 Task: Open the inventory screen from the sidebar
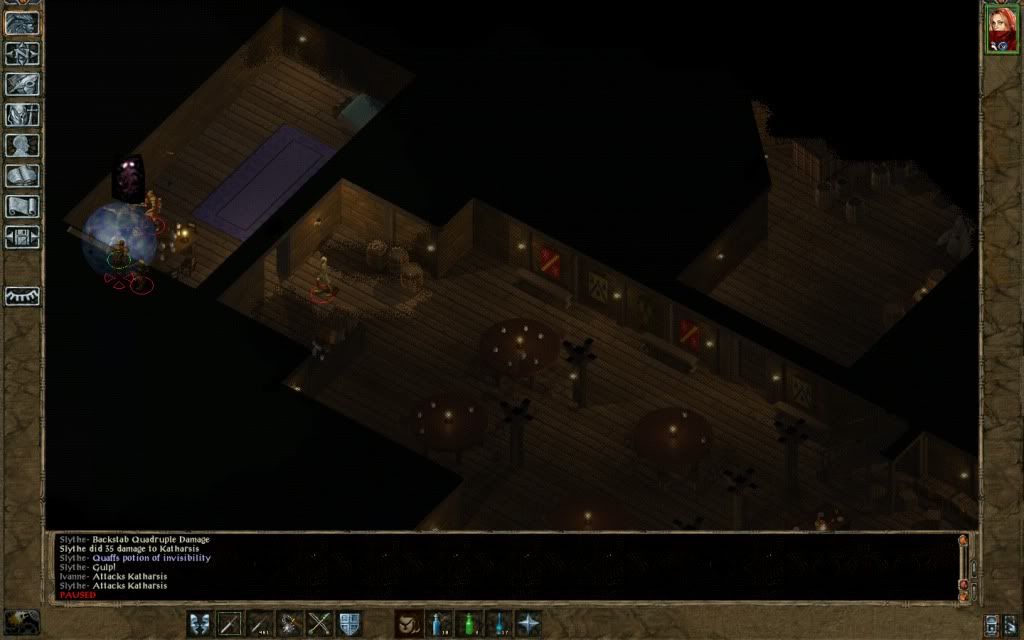coord(22,114)
